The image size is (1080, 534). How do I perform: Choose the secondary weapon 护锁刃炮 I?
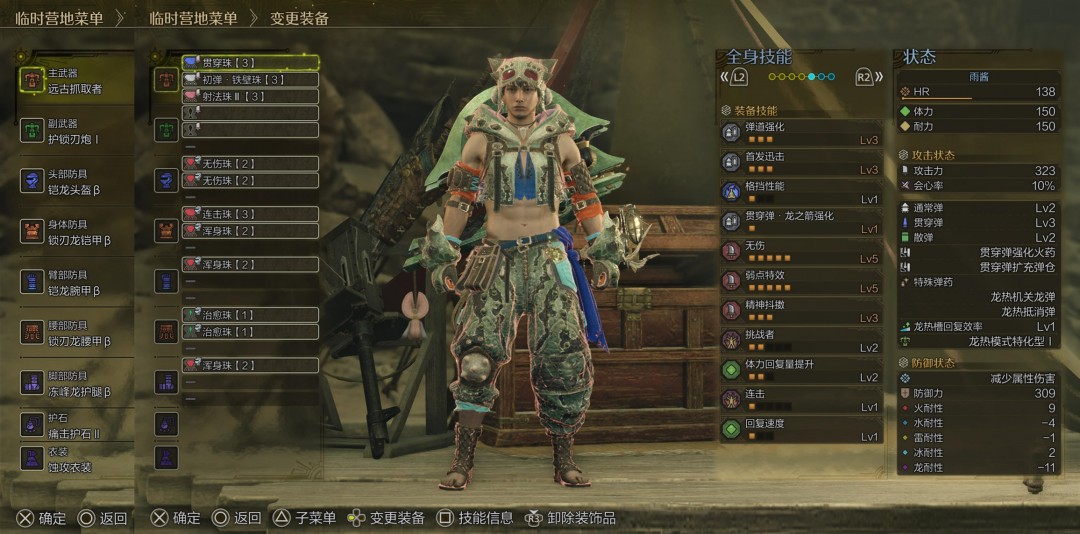[75, 131]
